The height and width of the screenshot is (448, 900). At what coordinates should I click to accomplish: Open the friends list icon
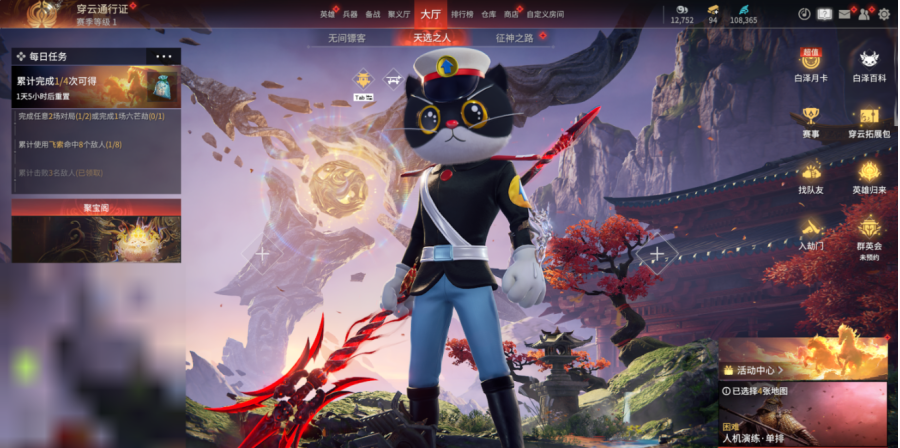pos(864,14)
